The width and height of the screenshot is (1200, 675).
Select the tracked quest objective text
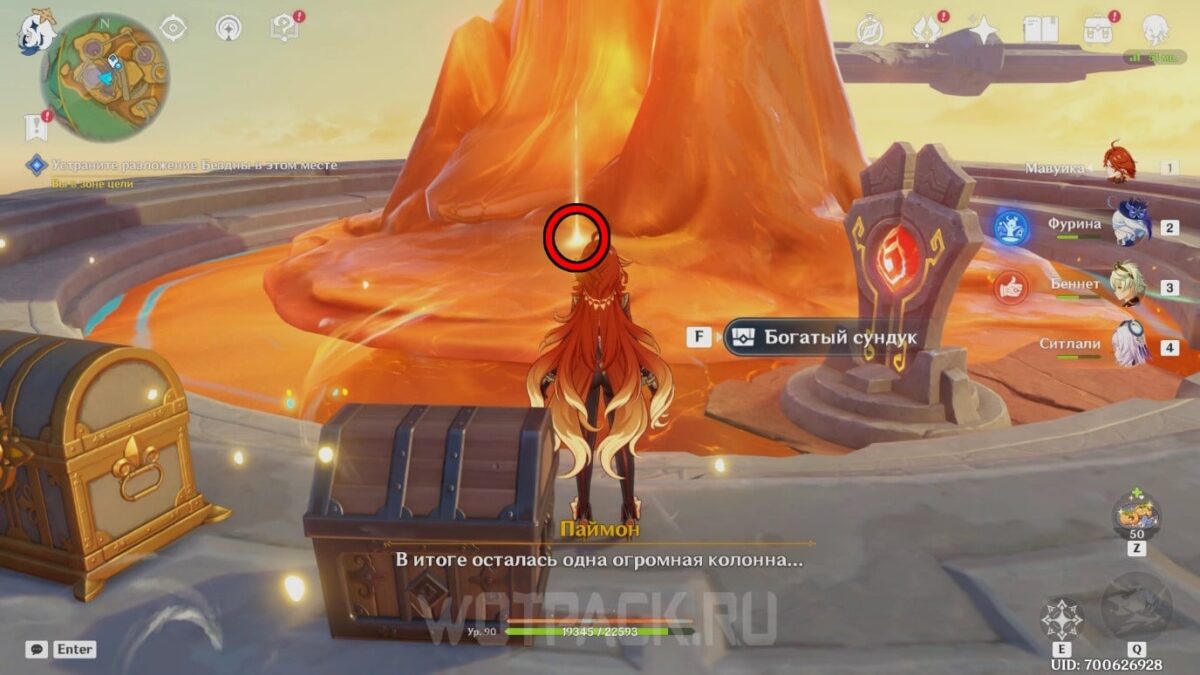click(194, 165)
